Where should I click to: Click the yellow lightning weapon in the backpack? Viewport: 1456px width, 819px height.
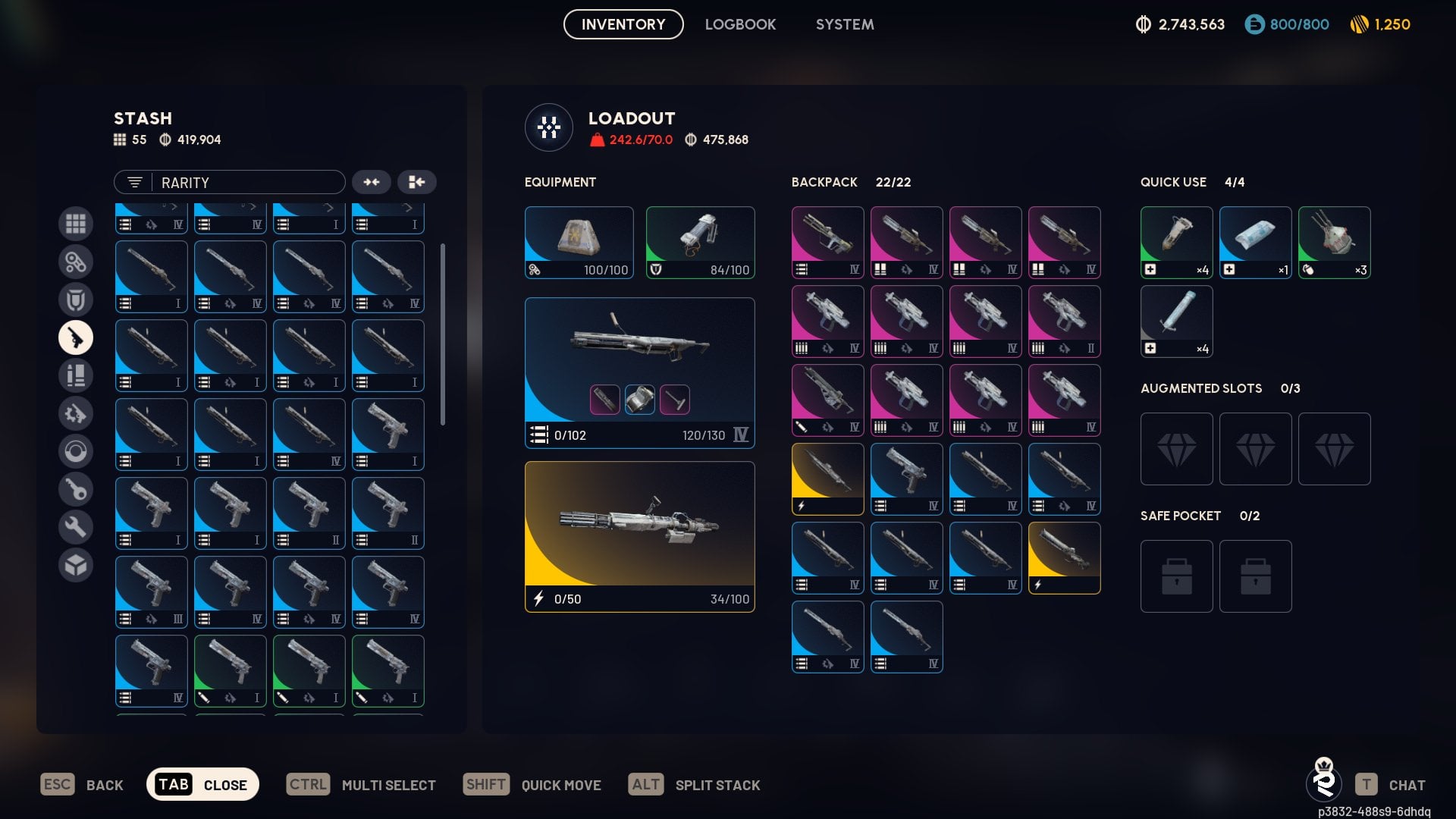click(827, 479)
